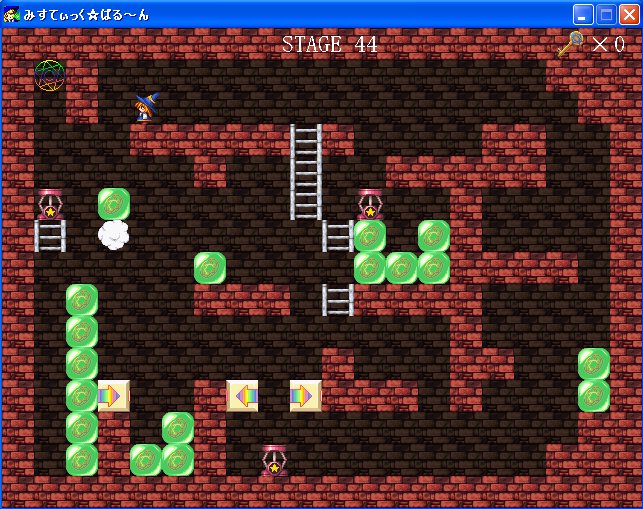Close the game window
The height and width of the screenshot is (509, 643).
click(629, 14)
